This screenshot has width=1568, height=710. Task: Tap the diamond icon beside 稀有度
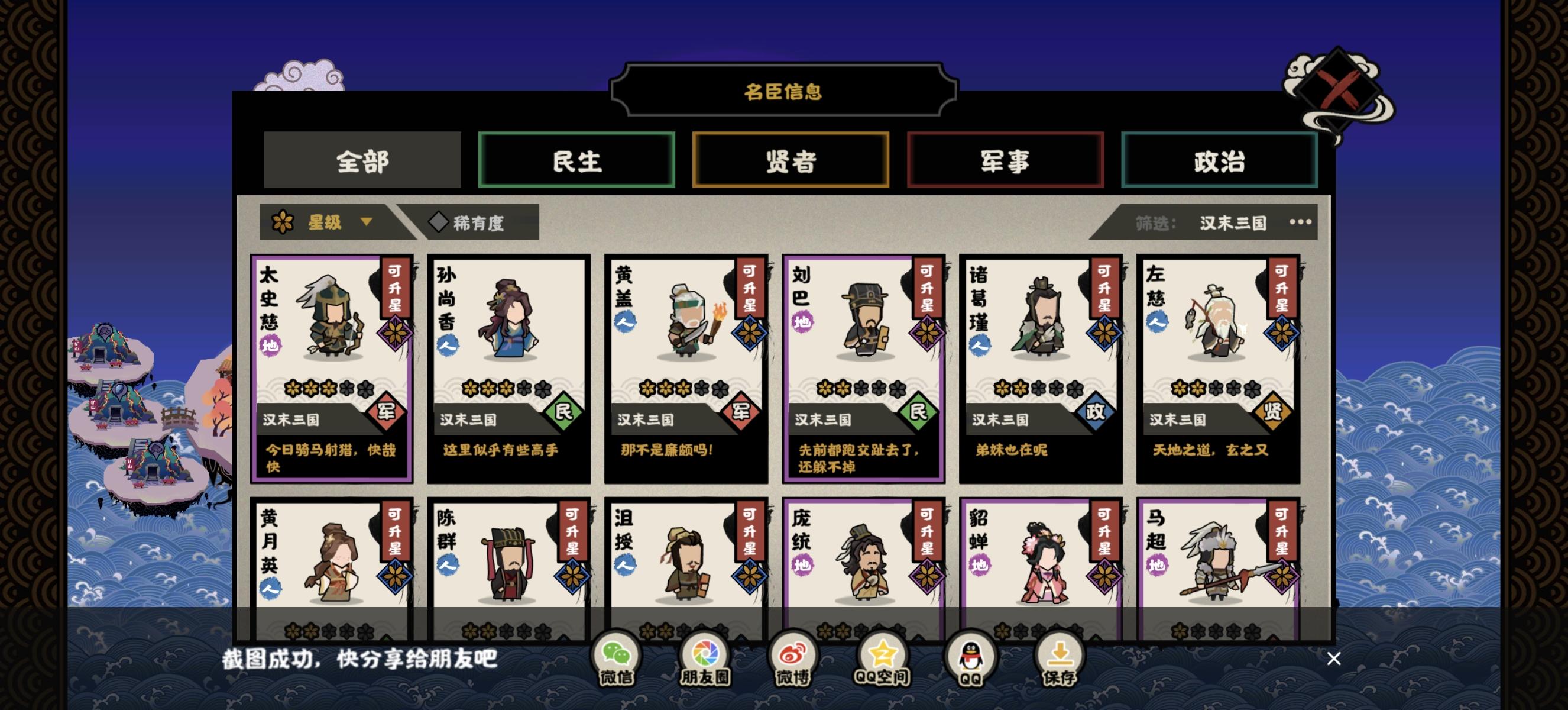pyautogui.click(x=440, y=223)
